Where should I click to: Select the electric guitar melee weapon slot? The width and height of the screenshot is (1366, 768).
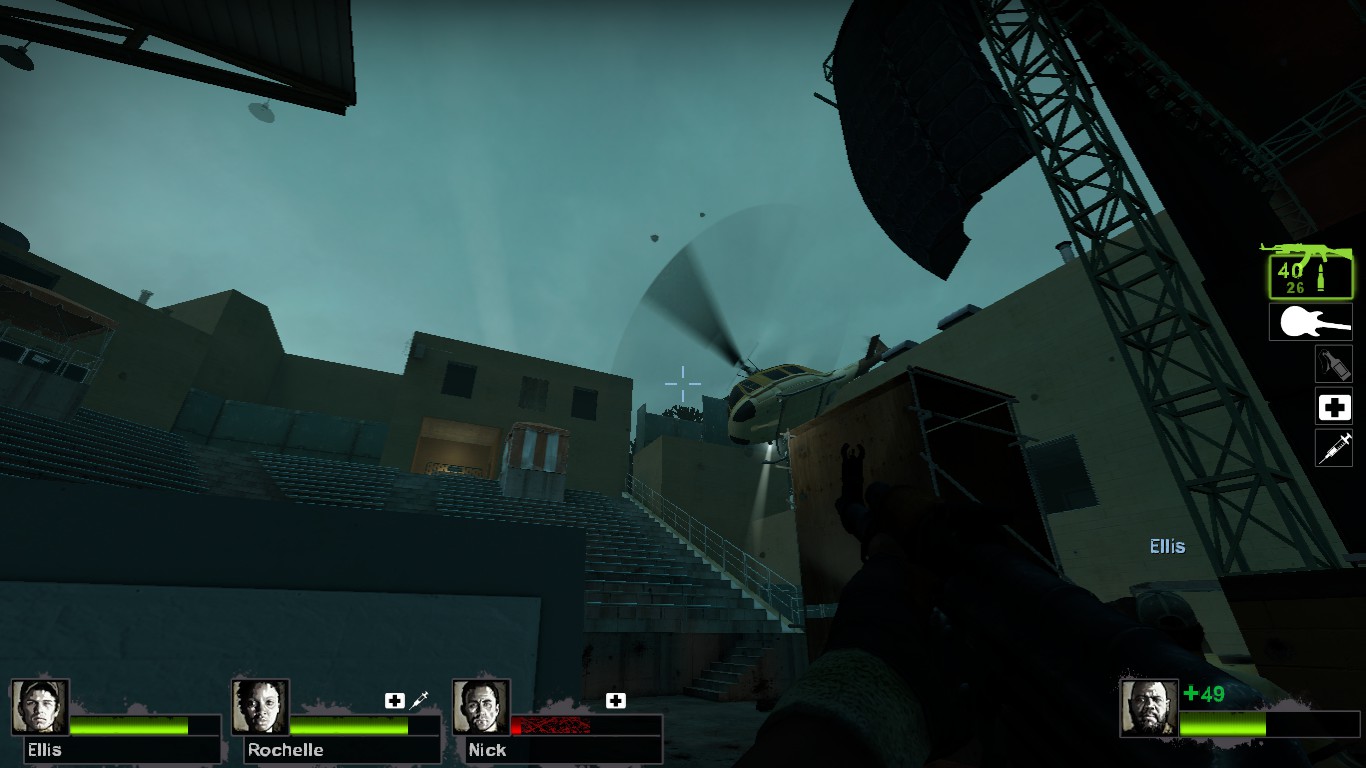point(1310,322)
